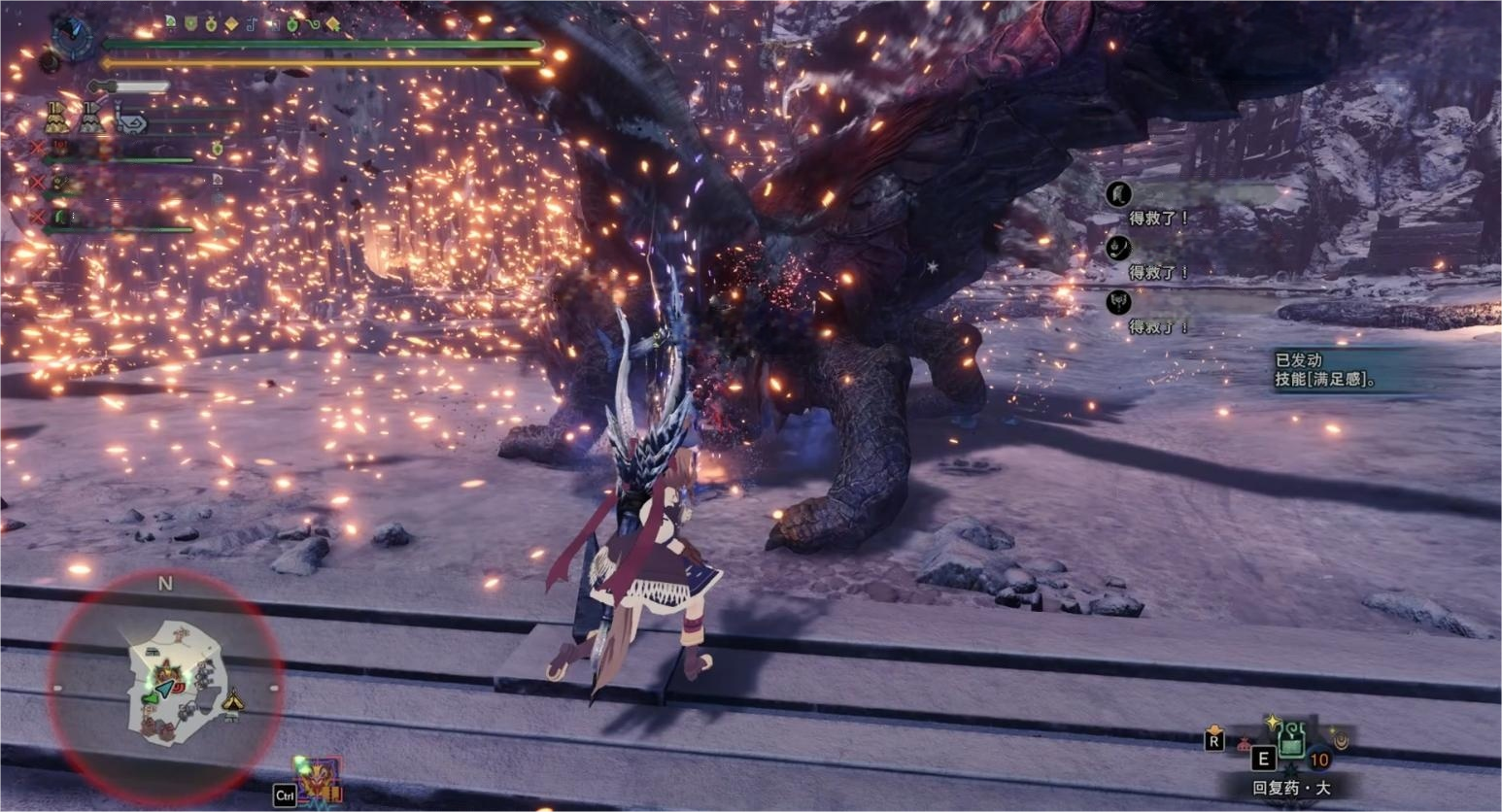
Task: Click the music note buff icon
Action: [x=251, y=24]
